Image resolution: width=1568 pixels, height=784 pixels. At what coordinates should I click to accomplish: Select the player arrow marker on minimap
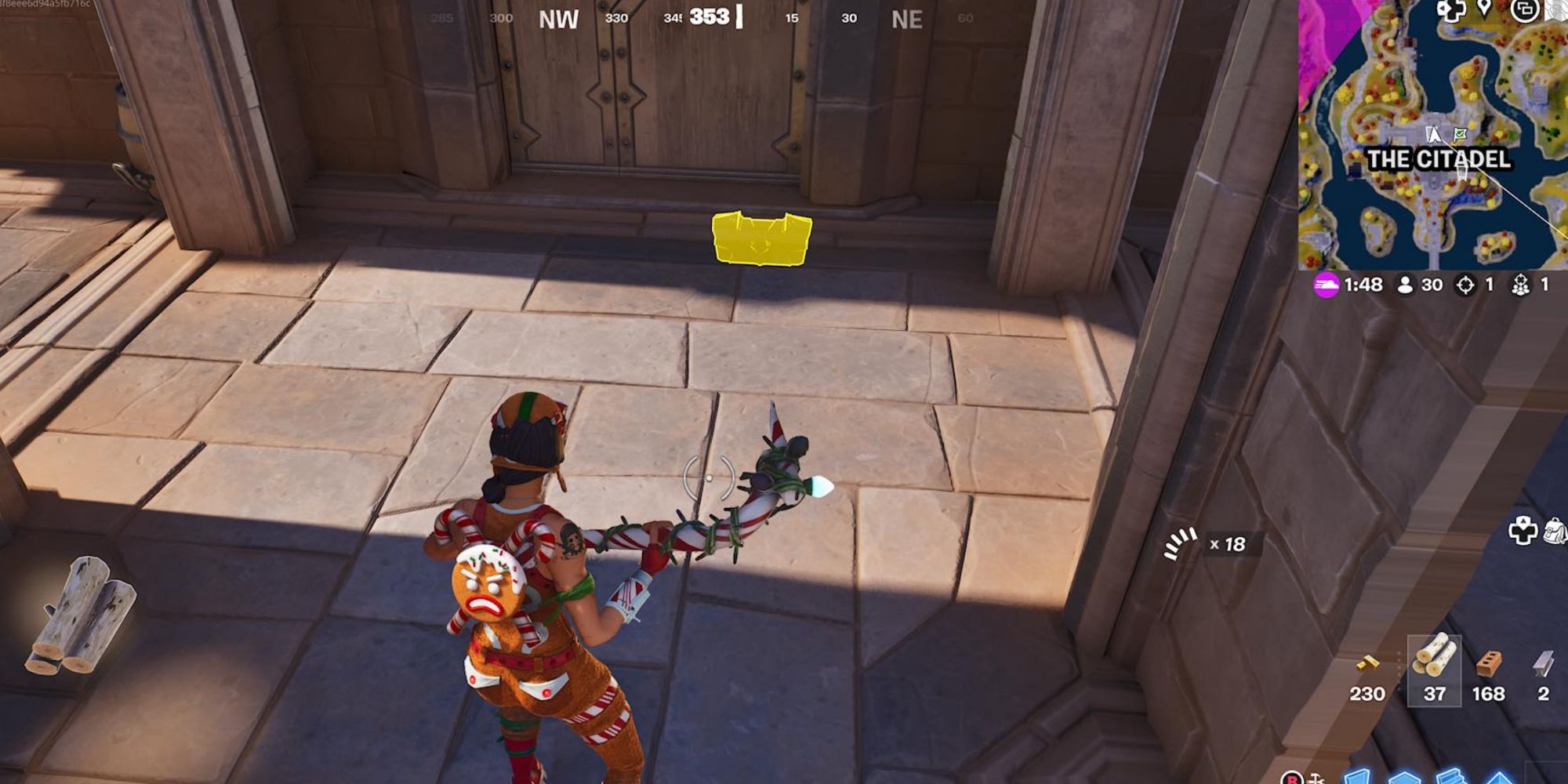pos(1434,134)
